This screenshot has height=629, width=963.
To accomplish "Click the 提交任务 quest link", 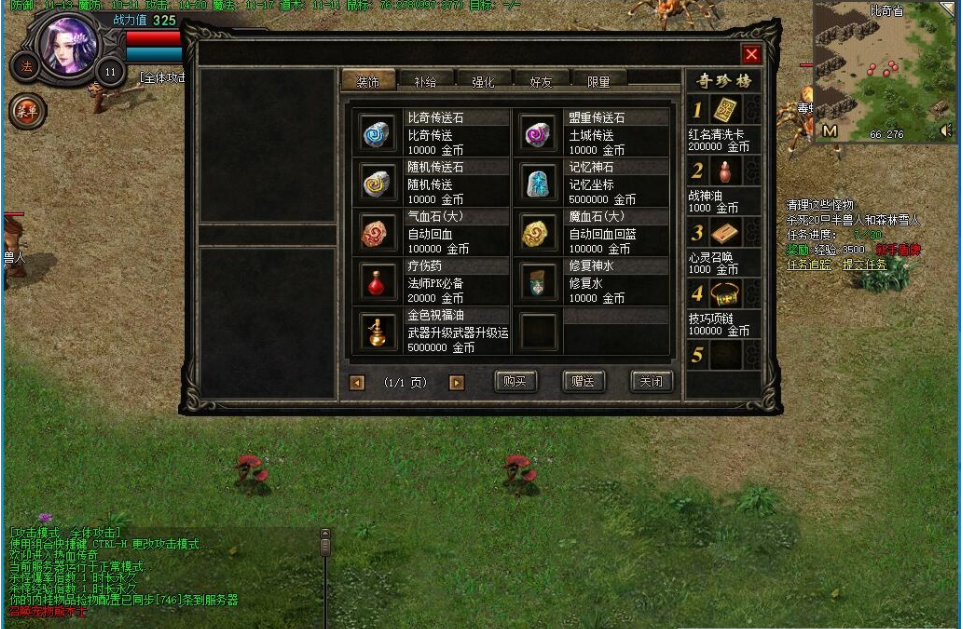I will point(865,265).
